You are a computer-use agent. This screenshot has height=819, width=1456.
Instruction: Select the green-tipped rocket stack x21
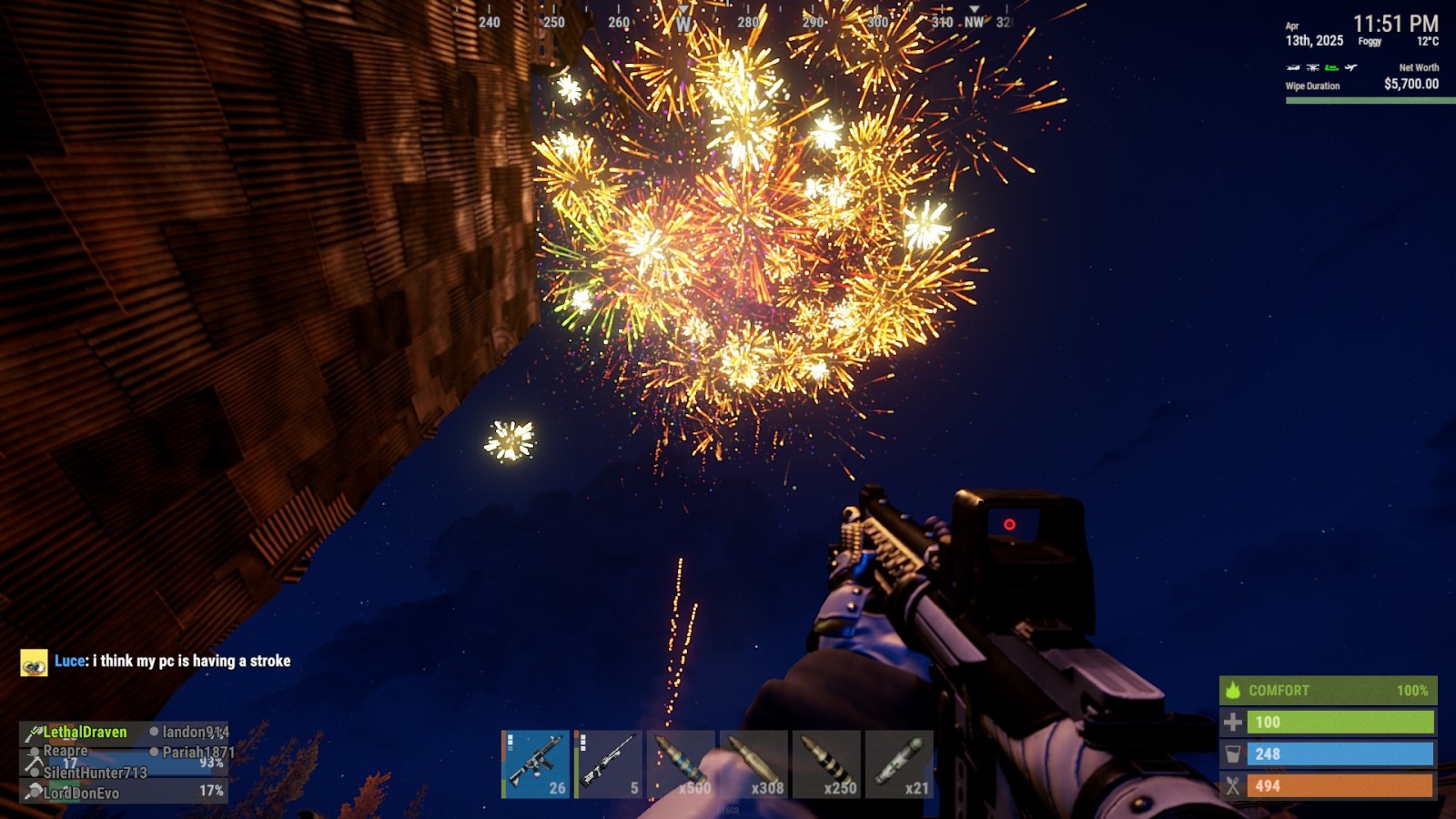(x=899, y=764)
